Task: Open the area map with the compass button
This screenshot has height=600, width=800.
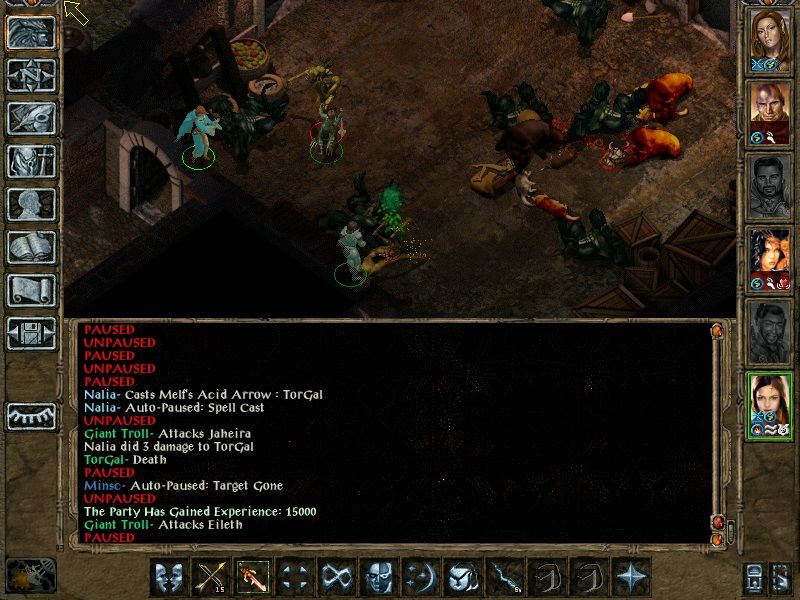Action: click(x=31, y=75)
